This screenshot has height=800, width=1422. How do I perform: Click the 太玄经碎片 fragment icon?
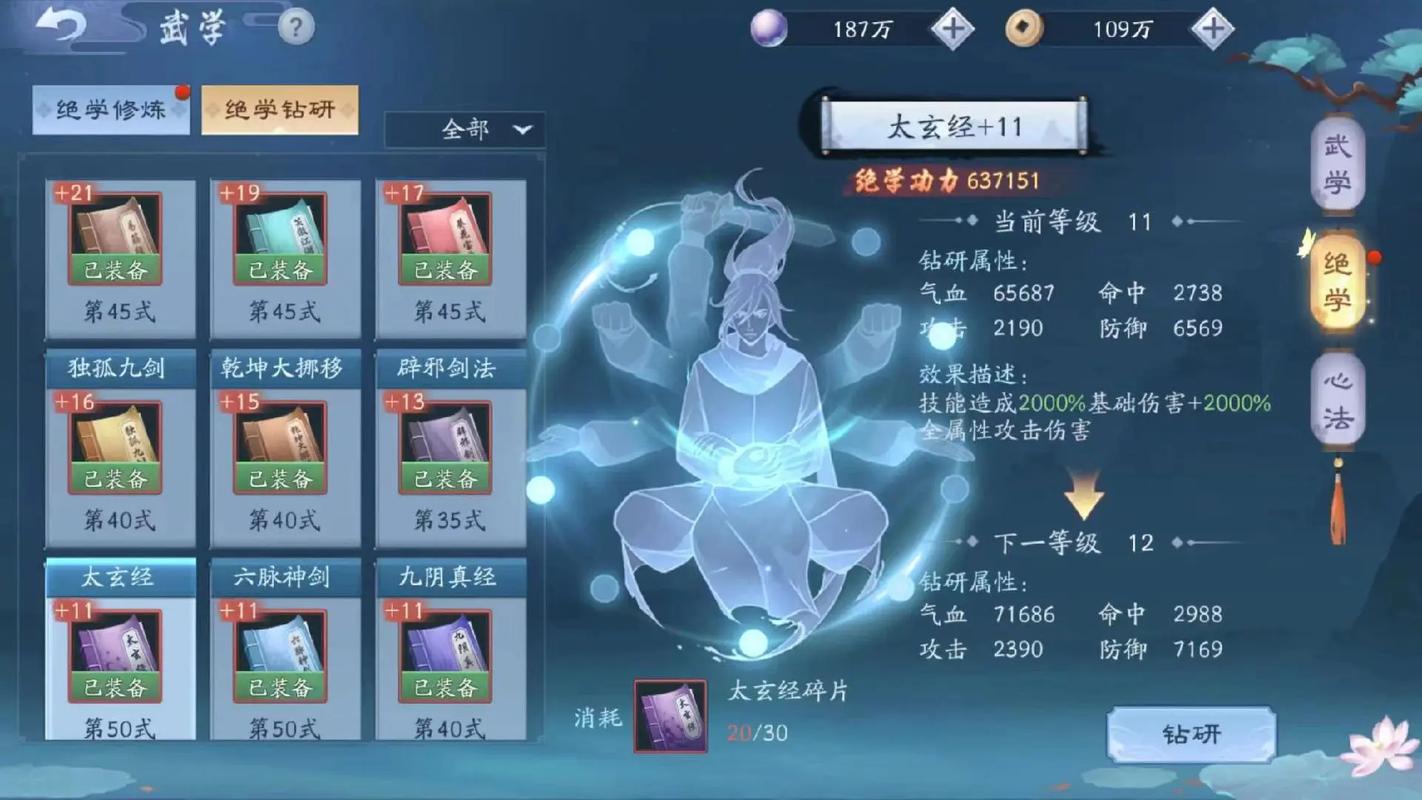point(669,714)
